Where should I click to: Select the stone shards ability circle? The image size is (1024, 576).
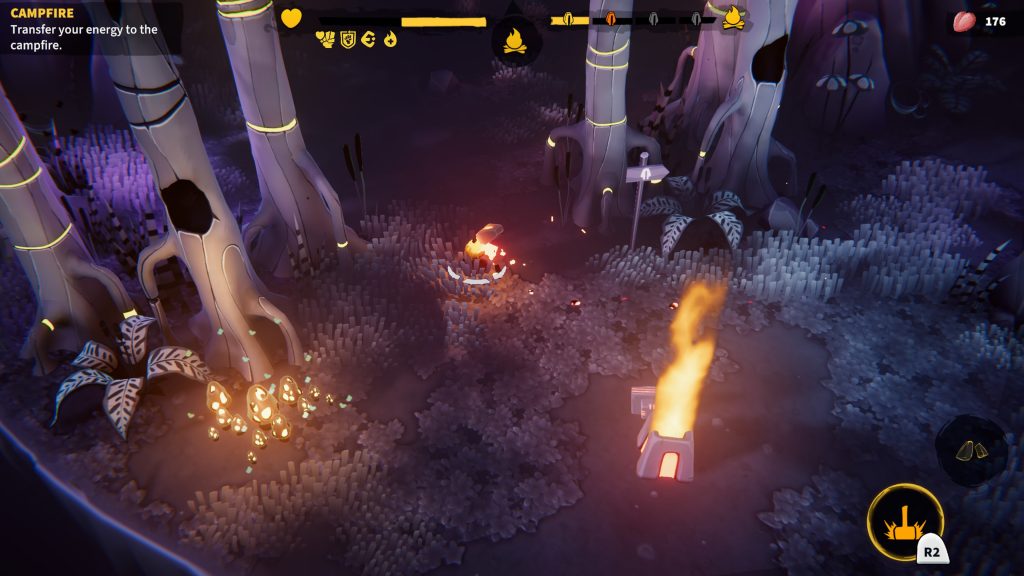[x=971, y=451]
